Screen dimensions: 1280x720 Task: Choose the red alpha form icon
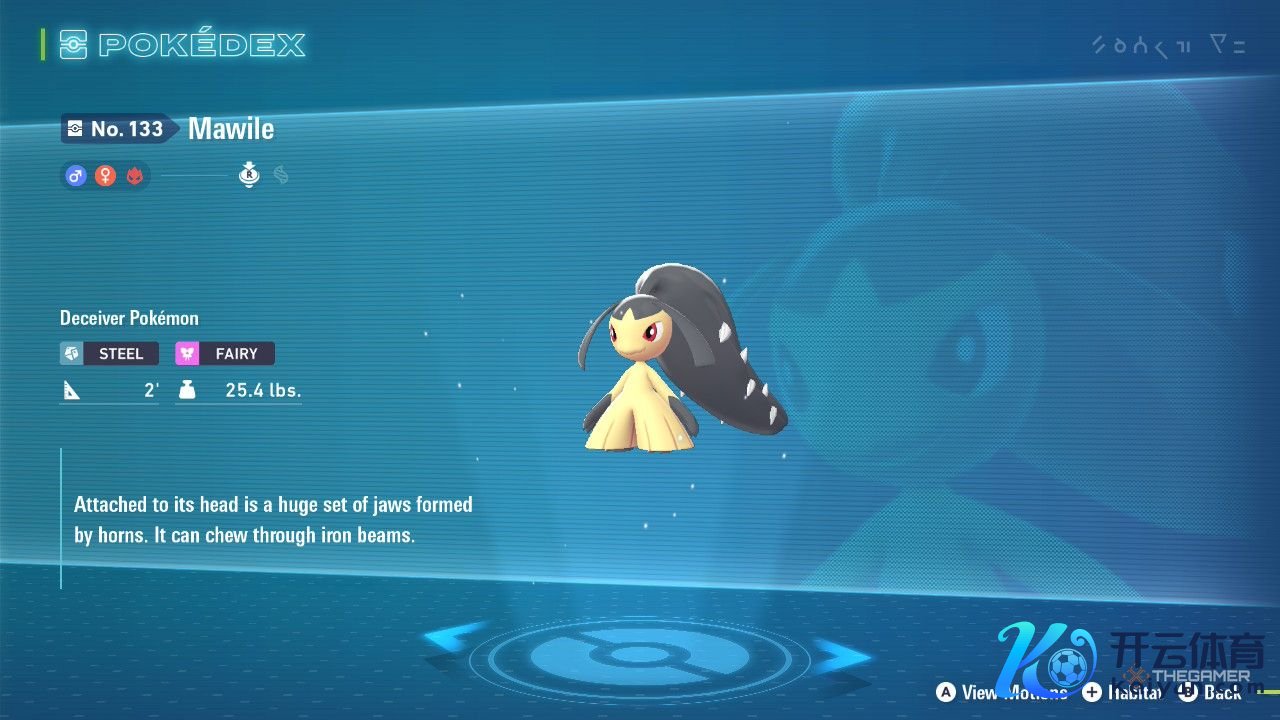tap(134, 176)
